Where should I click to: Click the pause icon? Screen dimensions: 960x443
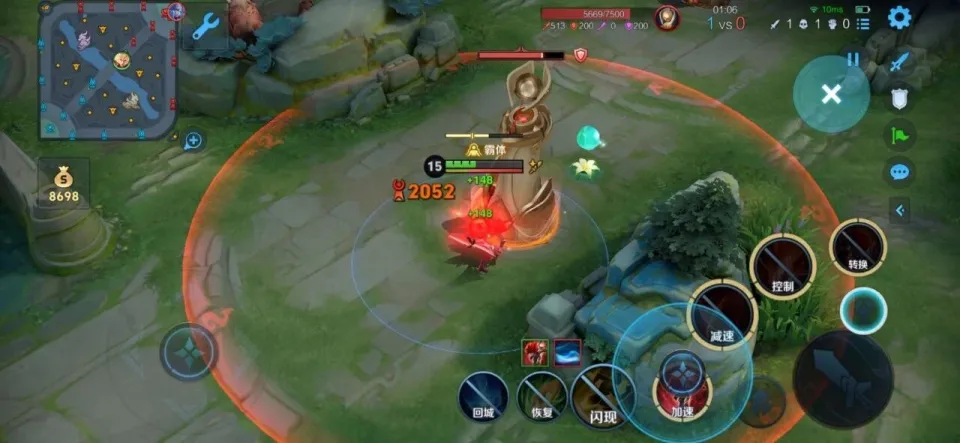click(x=853, y=59)
